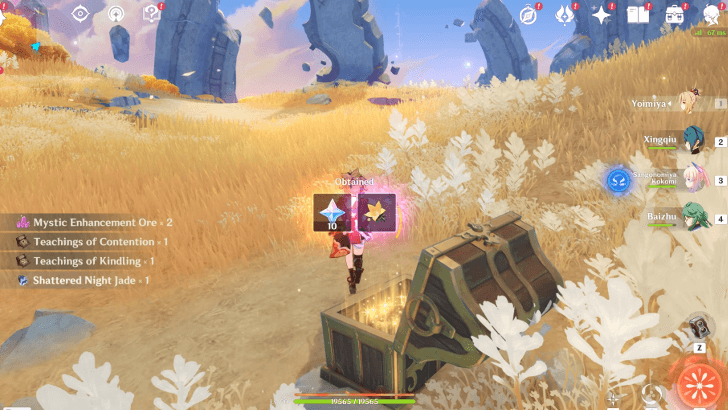This screenshot has width=728, height=410.
Task: Open the commission tracker icon
Action: pos(116,14)
